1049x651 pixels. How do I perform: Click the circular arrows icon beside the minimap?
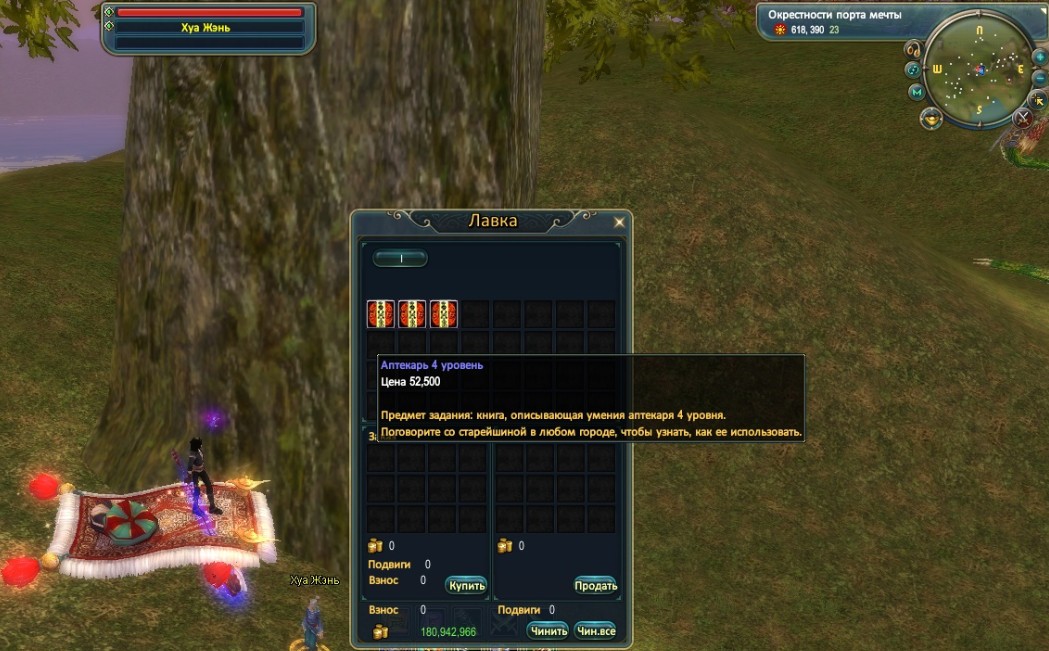pyautogui.click(x=912, y=70)
